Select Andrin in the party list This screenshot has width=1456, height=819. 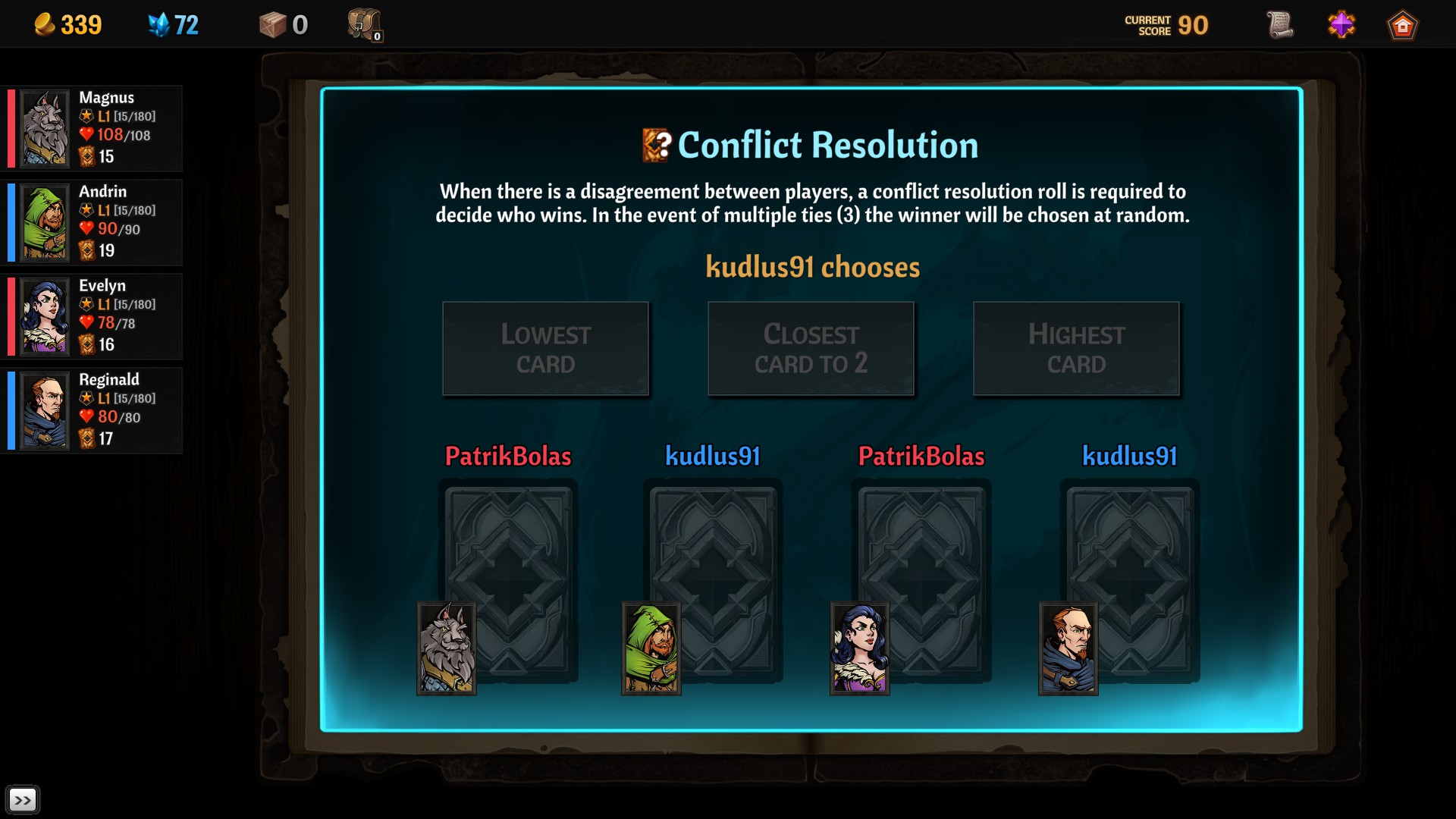[x=93, y=221]
